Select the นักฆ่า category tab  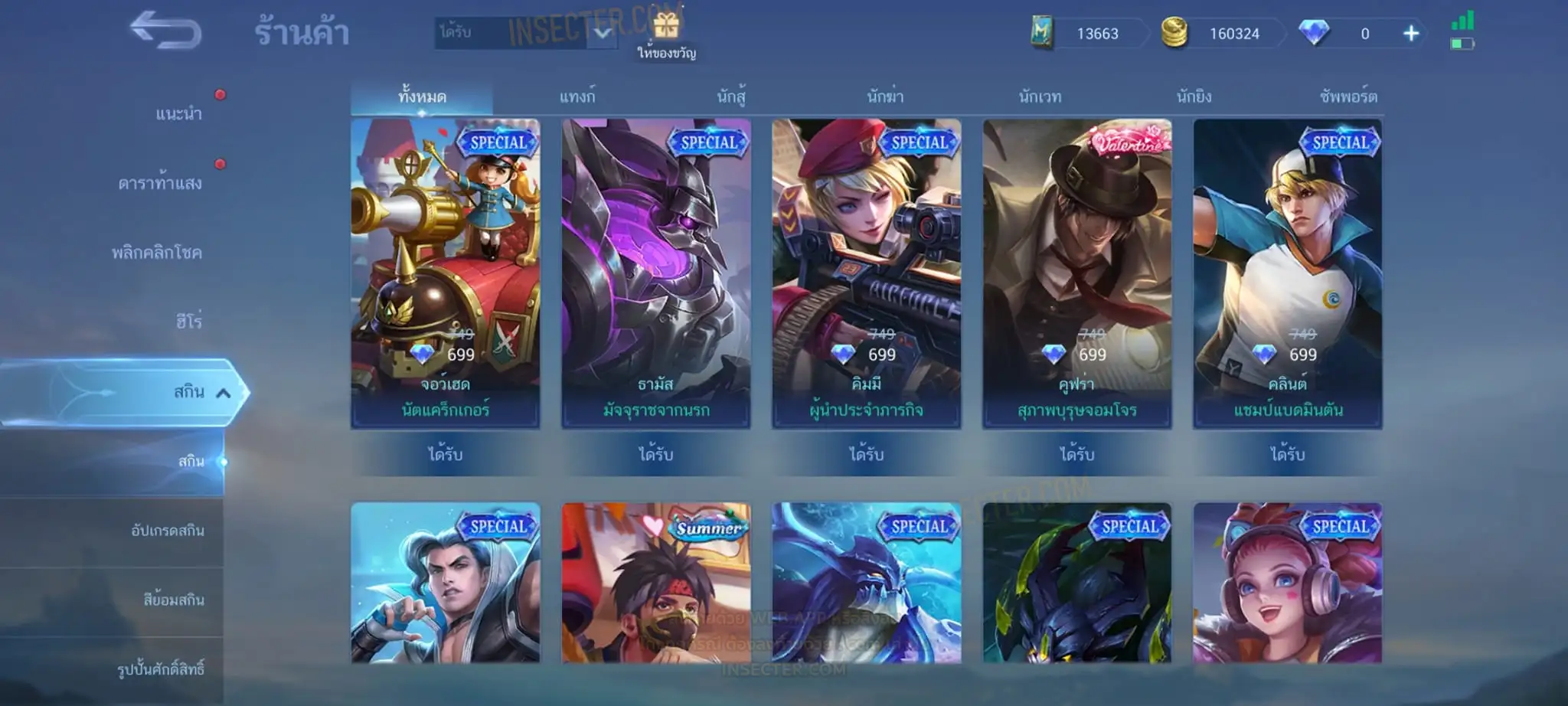[885, 97]
